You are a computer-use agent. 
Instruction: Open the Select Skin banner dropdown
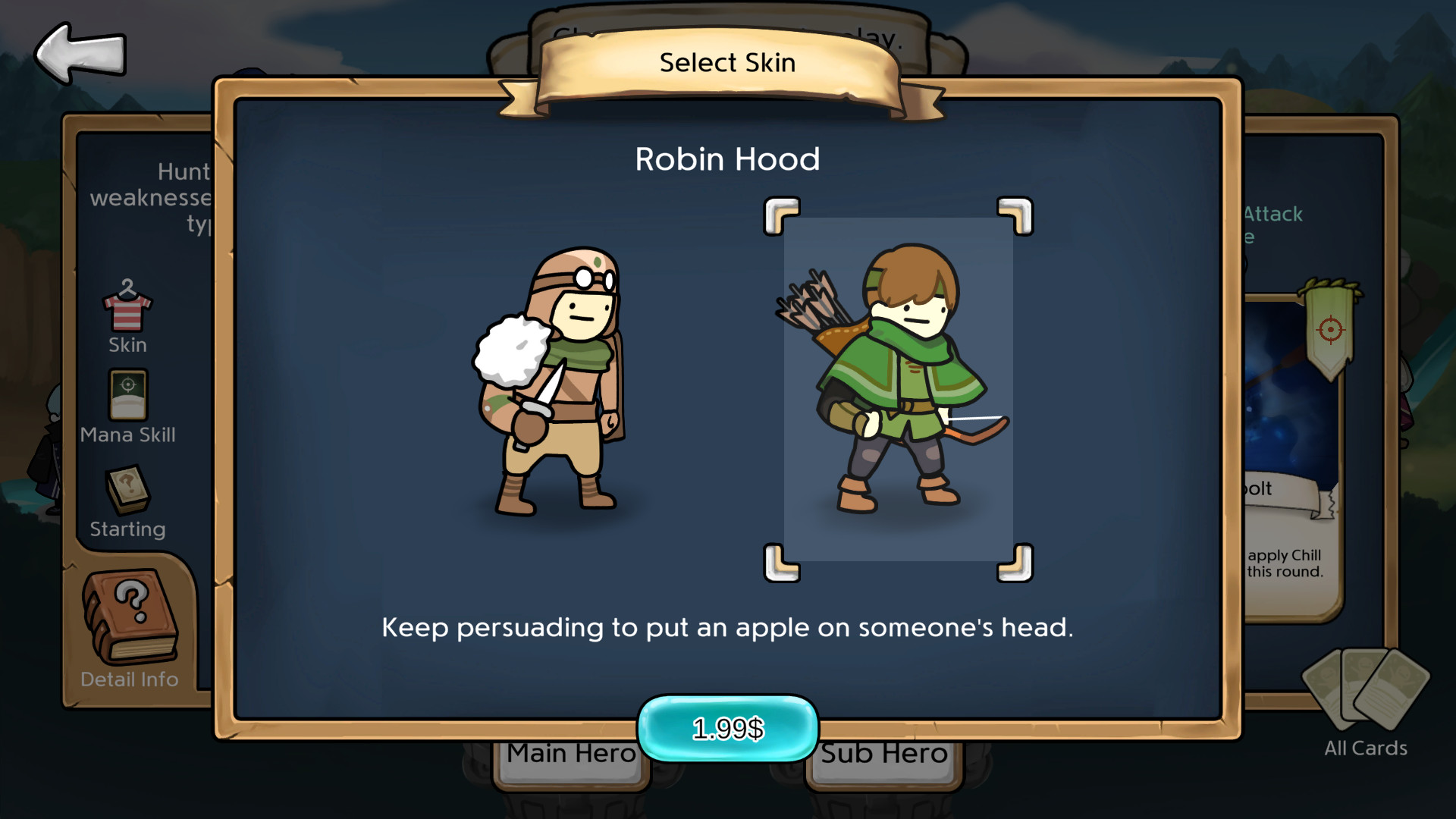726,62
